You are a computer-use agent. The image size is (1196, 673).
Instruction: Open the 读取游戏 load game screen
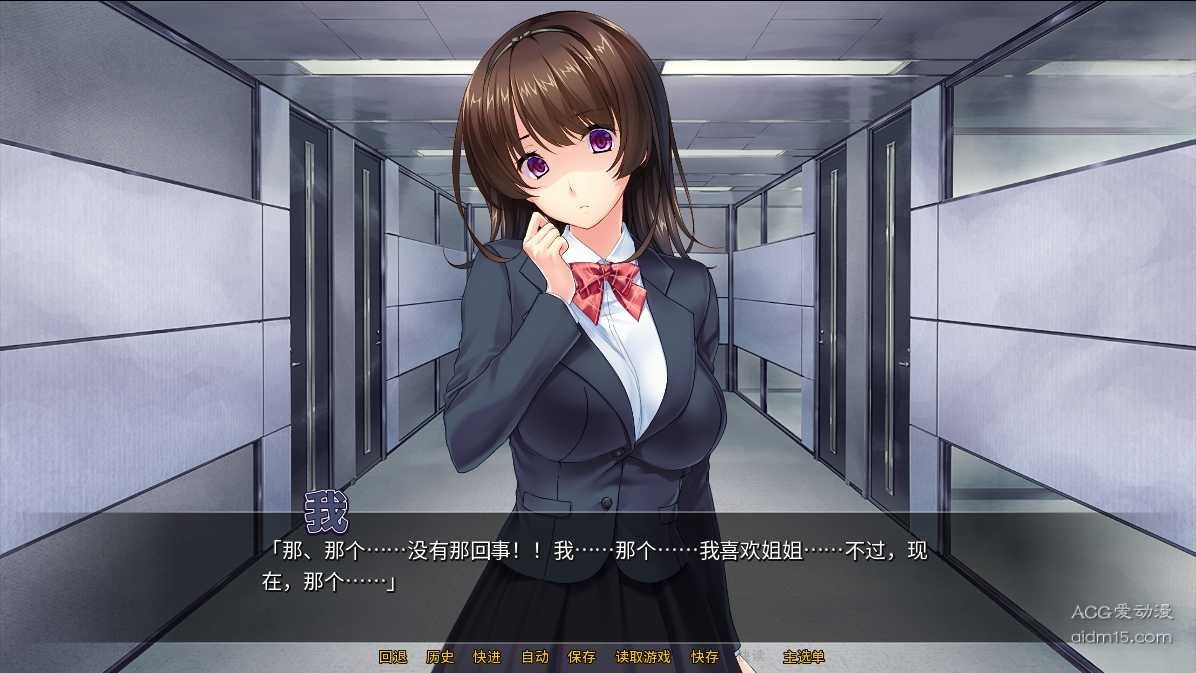pyautogui.click(x=643, y=657)
